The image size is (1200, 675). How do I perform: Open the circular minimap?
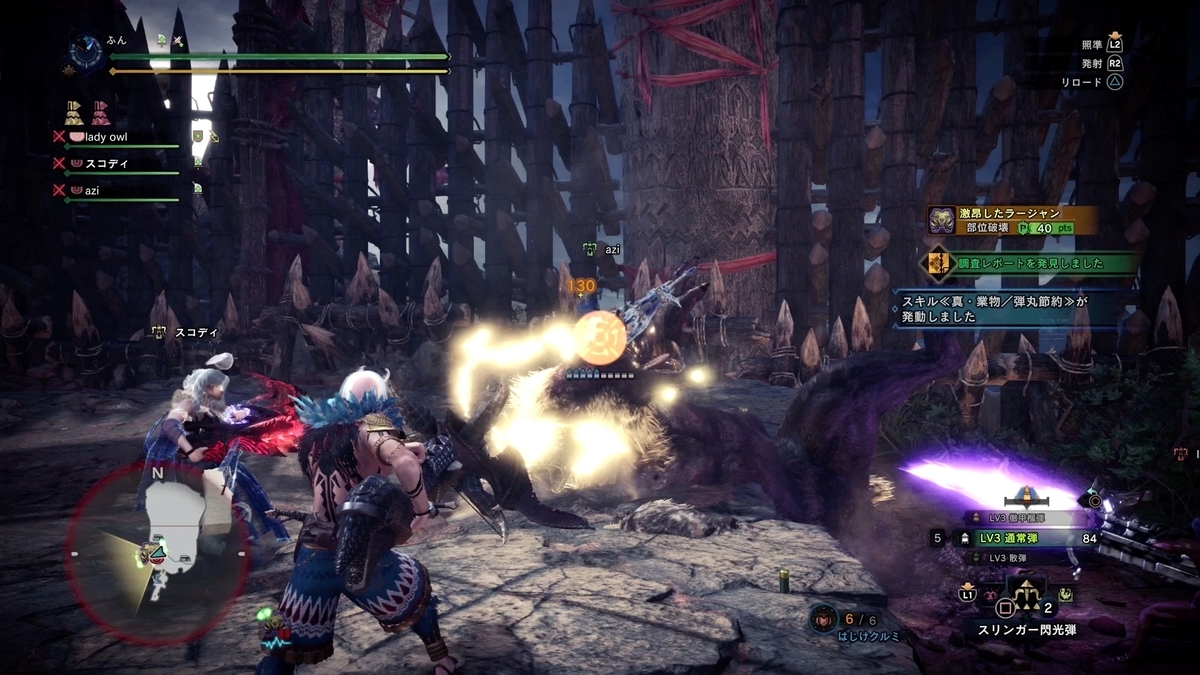click(x=157, y=553)
